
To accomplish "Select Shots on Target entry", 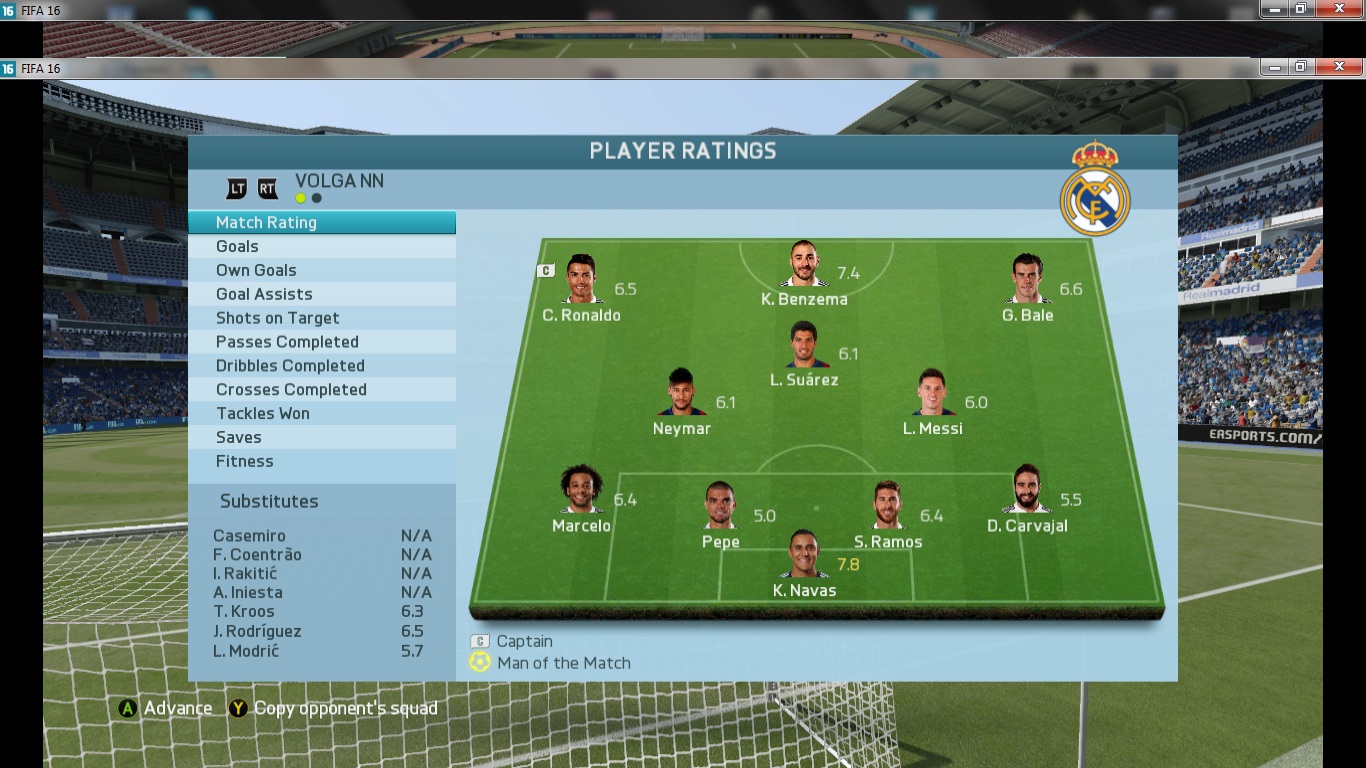I will click(321, 318).
